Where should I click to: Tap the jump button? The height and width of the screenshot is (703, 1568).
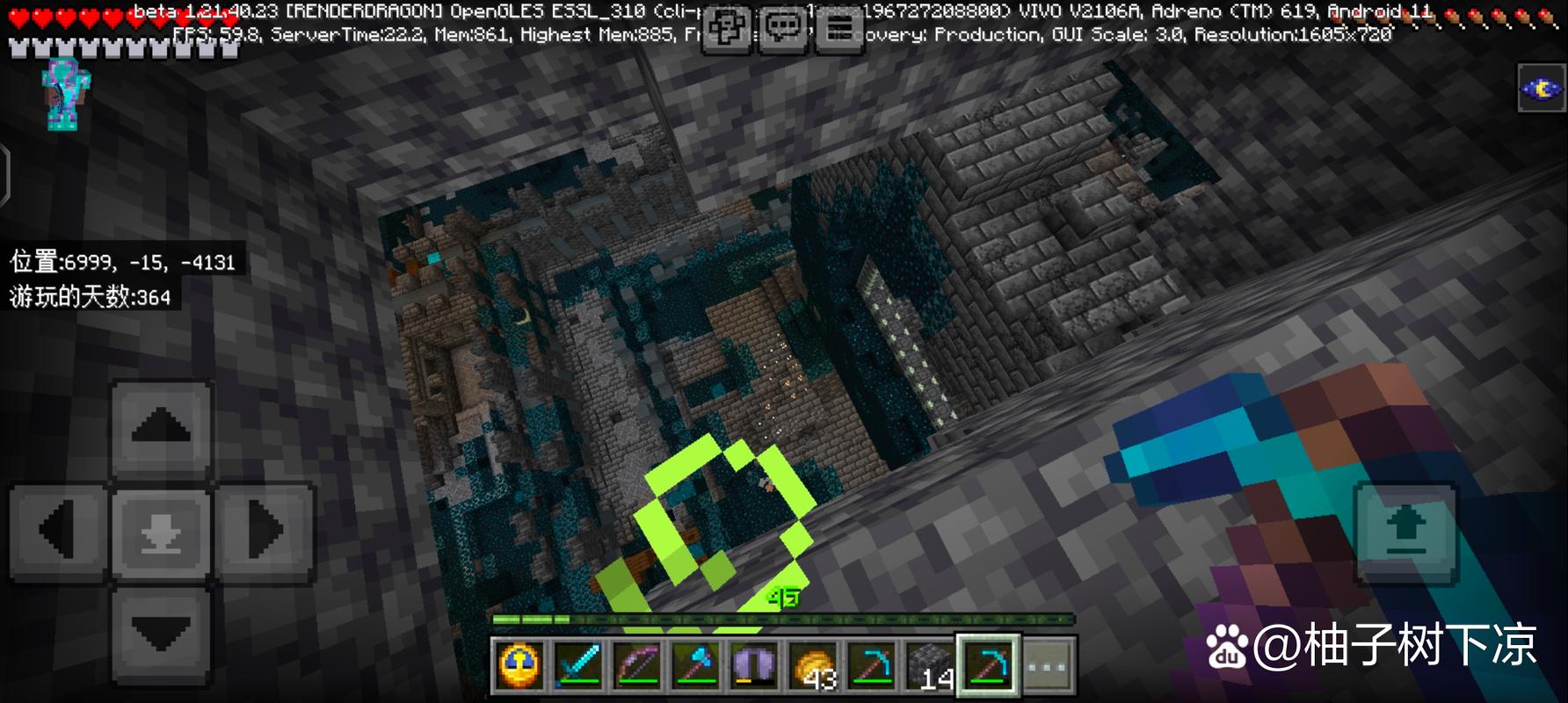click(x=1405, y=533)
